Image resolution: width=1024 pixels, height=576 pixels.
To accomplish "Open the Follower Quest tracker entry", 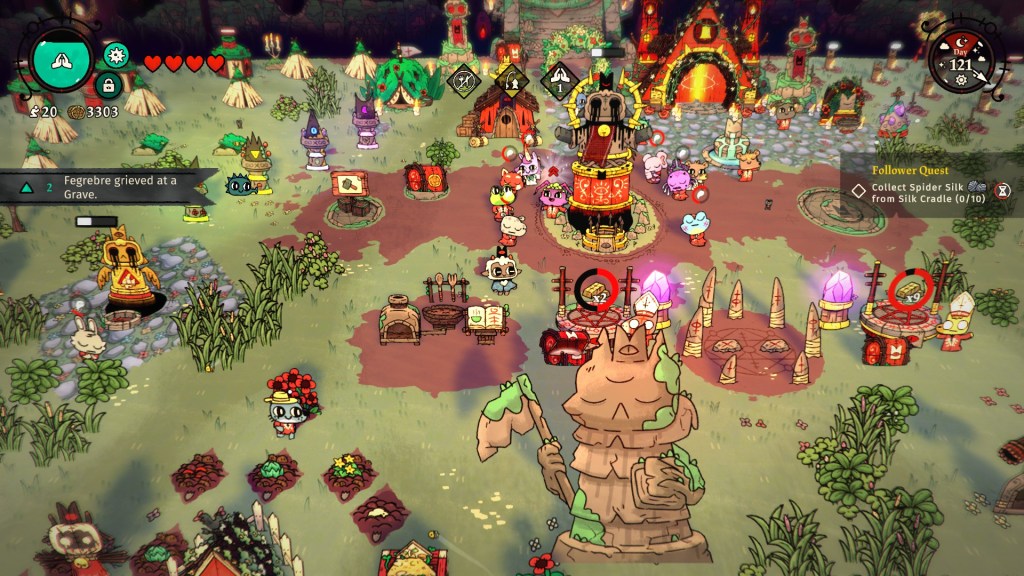I will (925, 188).
